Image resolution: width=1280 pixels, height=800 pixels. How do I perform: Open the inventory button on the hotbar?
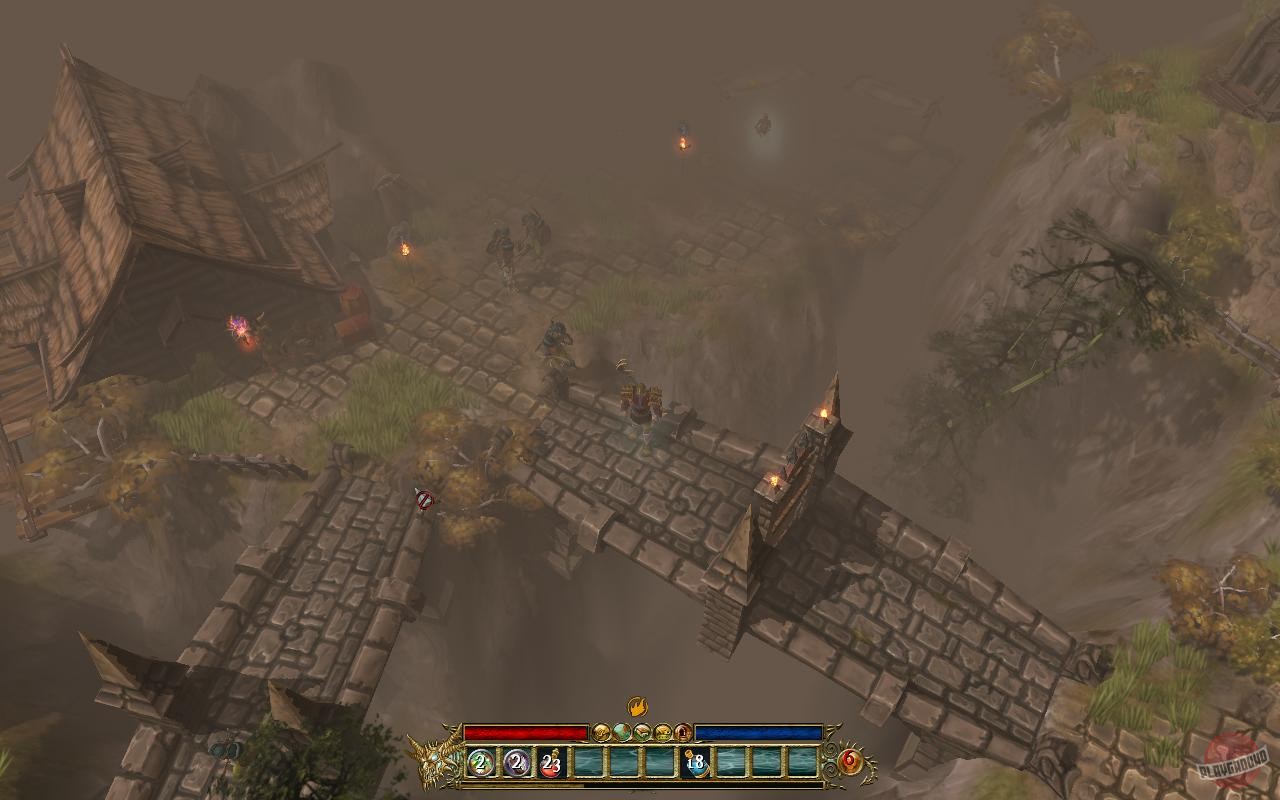click(664, 733)
